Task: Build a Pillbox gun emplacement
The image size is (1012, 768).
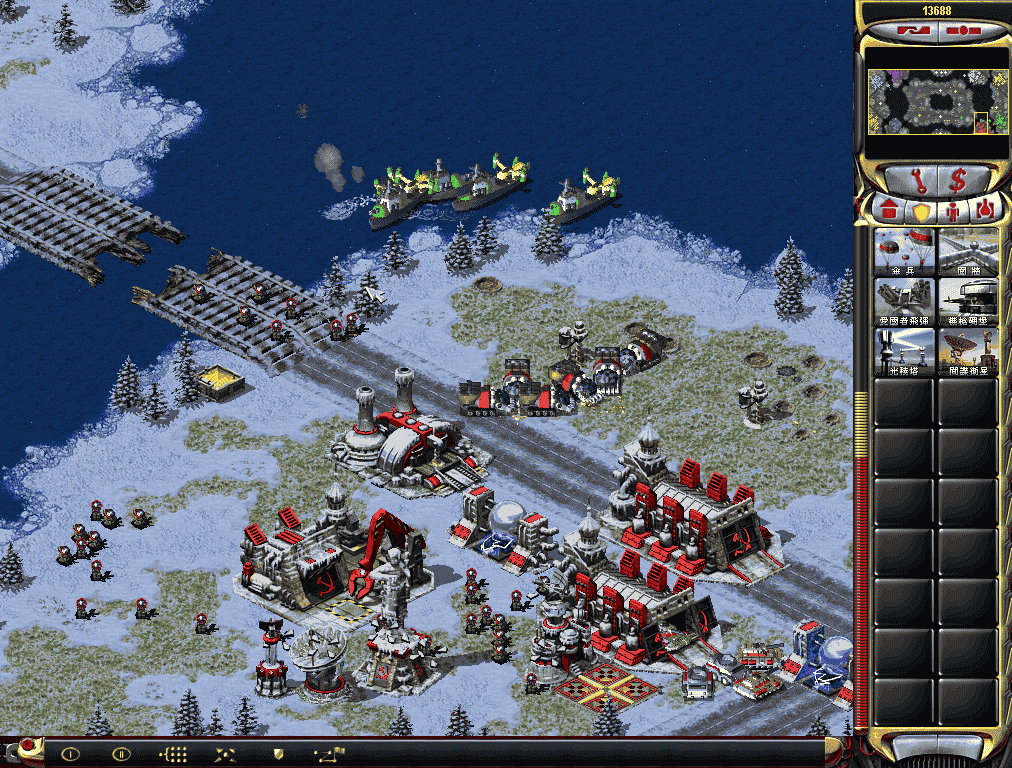Action: 968,301
